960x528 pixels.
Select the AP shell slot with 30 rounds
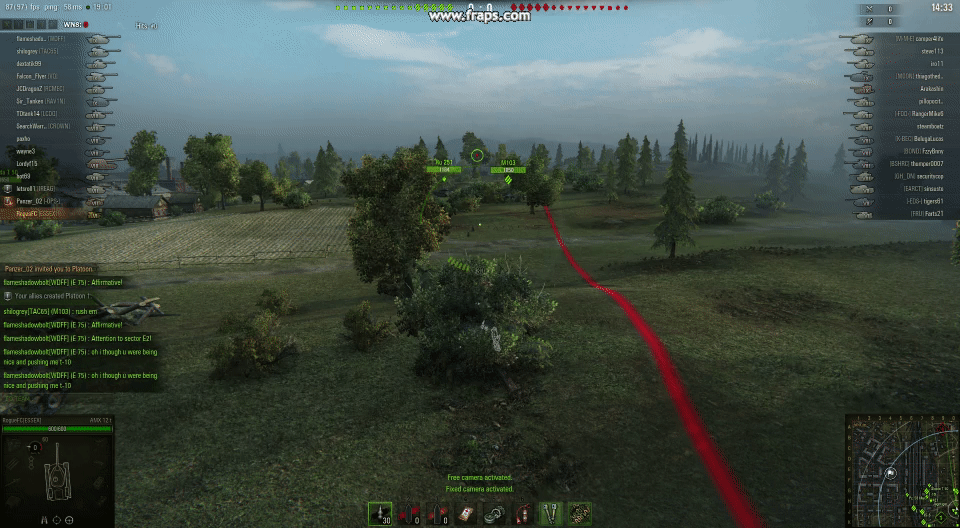(x=380, y=514)
